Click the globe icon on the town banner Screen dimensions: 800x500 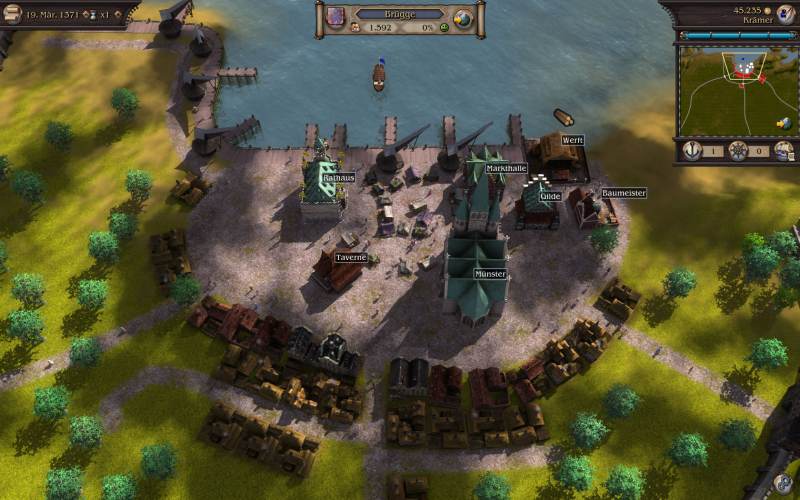pyautogui.click(x=463, y=19)
